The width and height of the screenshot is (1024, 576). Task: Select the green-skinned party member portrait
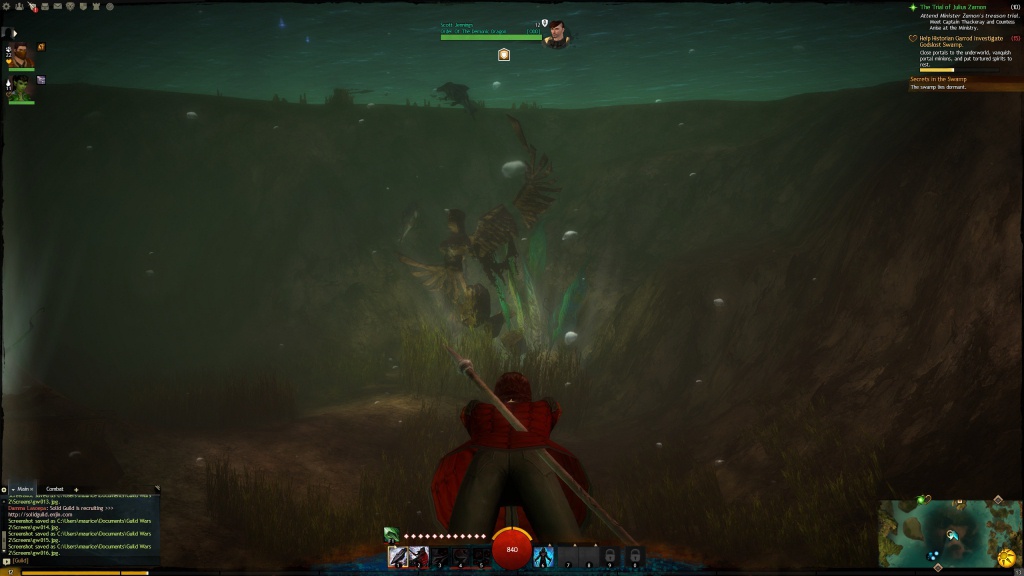pyautogui.click(x=22, y=89)
